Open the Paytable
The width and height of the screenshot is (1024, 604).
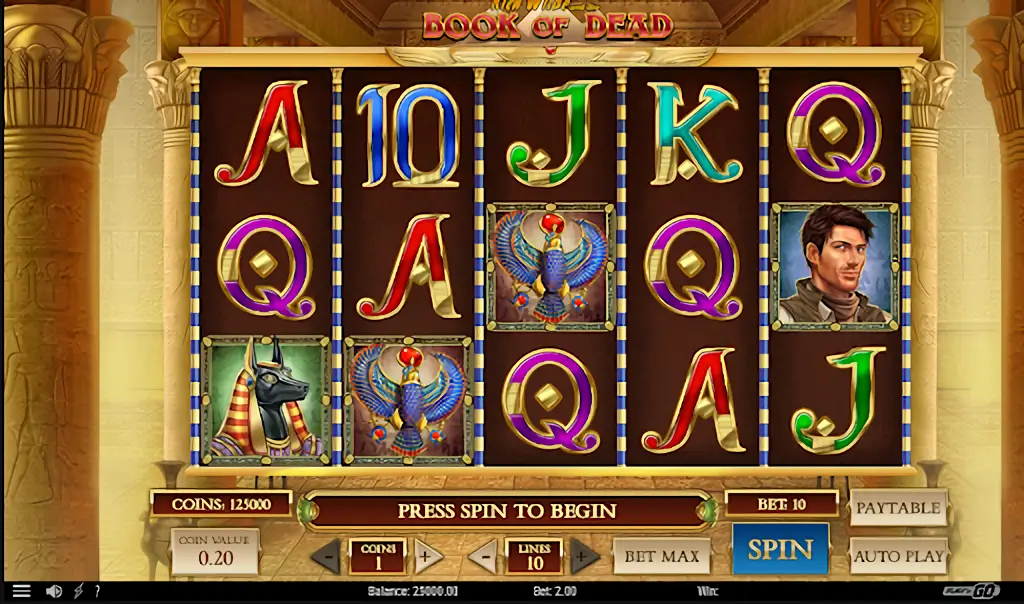898,508
